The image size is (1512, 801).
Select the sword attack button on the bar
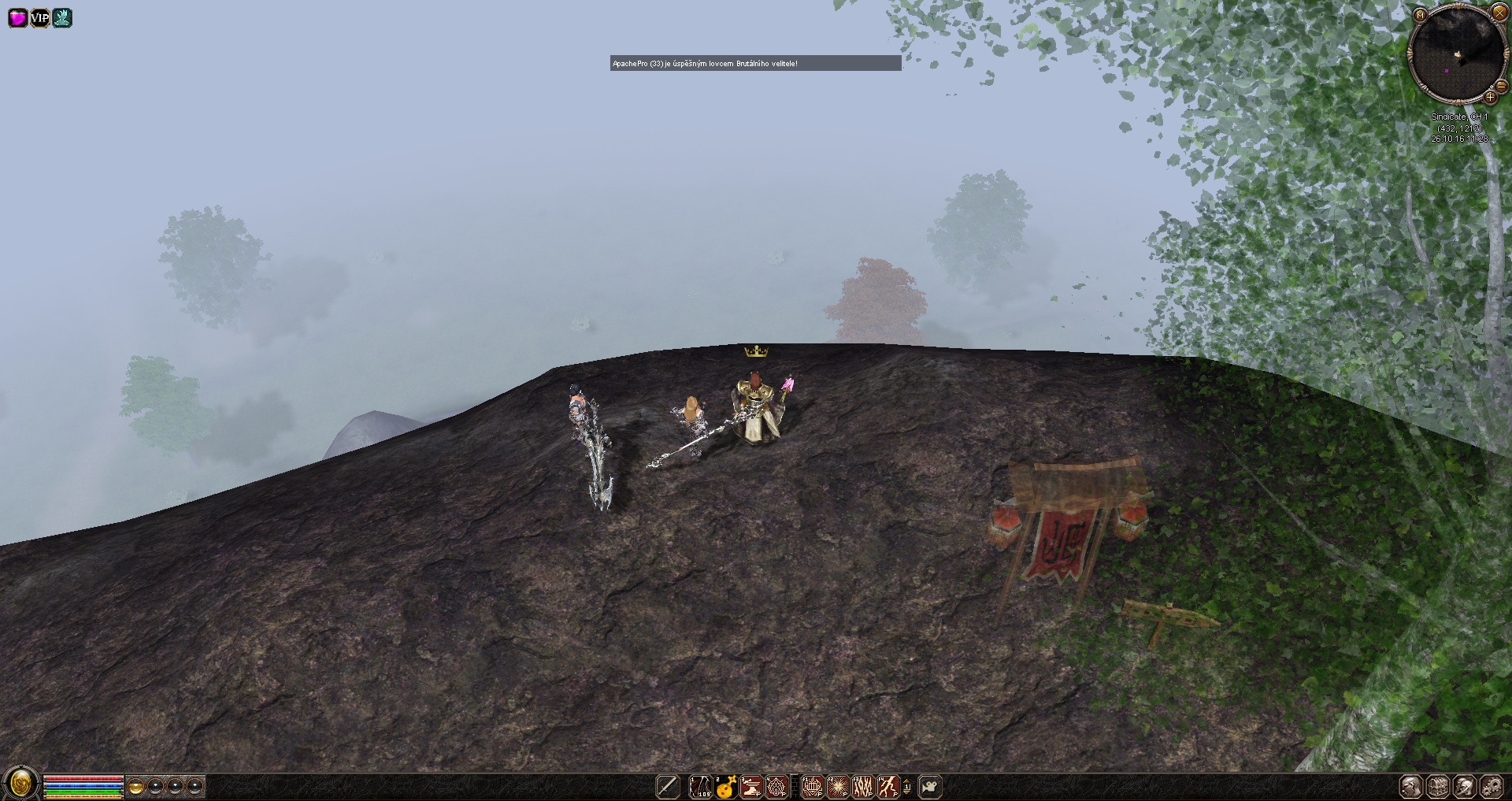coord(668,786)
